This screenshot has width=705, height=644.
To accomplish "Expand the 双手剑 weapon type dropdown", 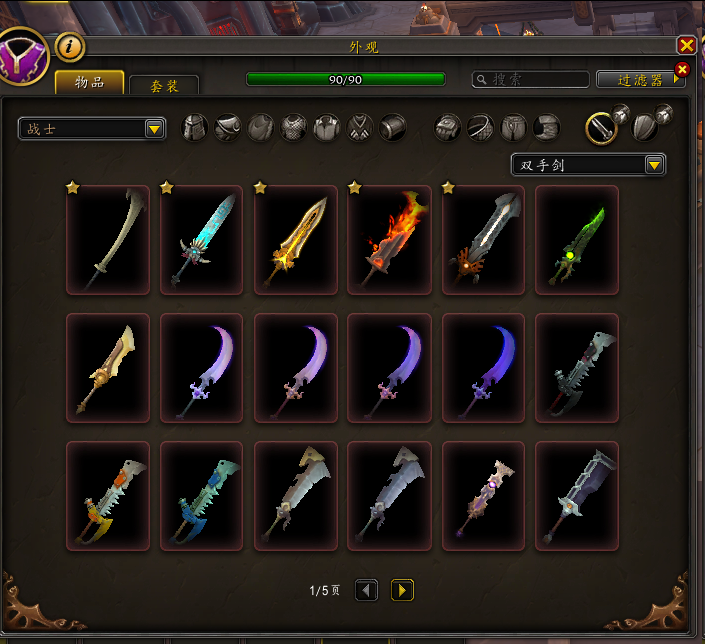I will [x=588, y=165].
